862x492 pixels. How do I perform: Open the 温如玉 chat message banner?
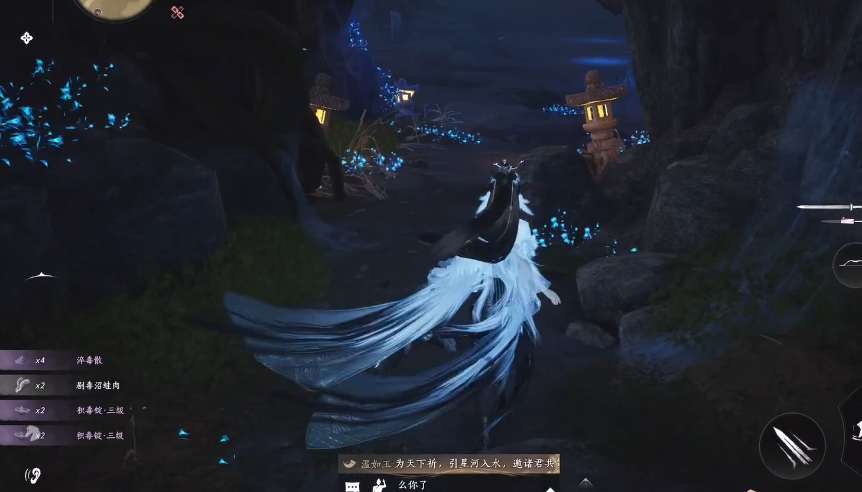tap(449, 464)
